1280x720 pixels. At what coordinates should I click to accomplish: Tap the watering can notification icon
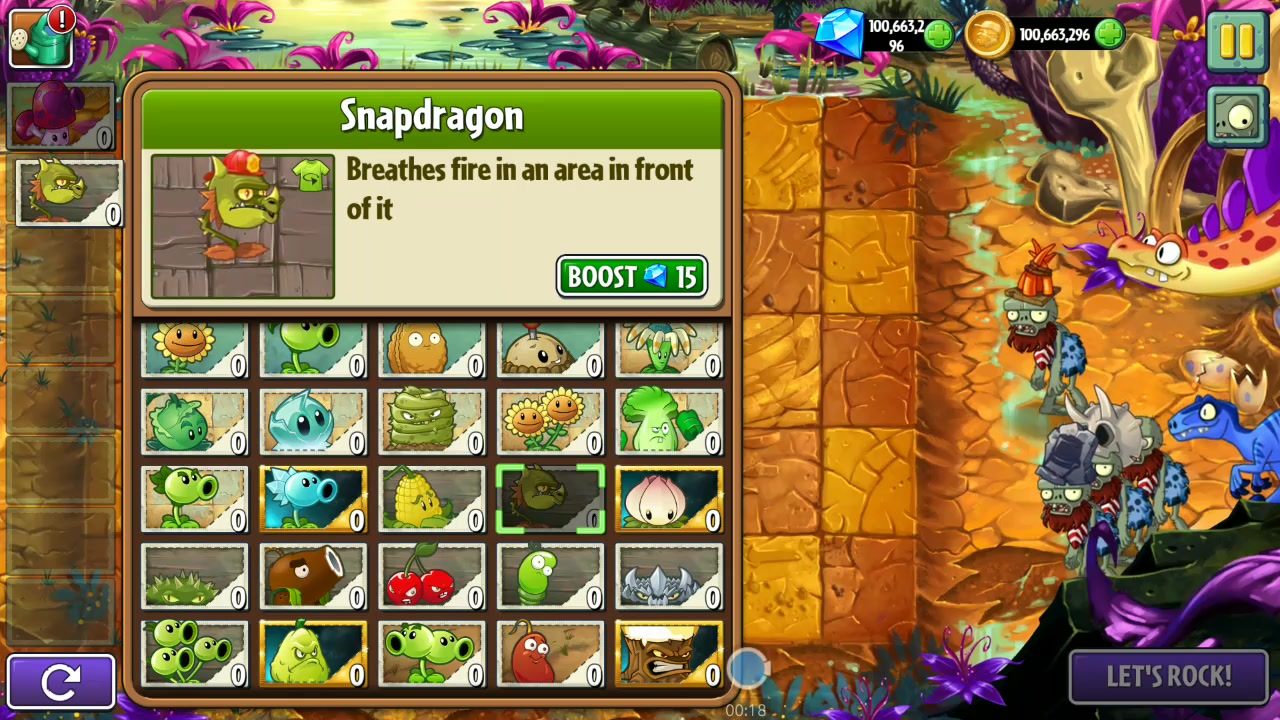click(x=41, y=38)
